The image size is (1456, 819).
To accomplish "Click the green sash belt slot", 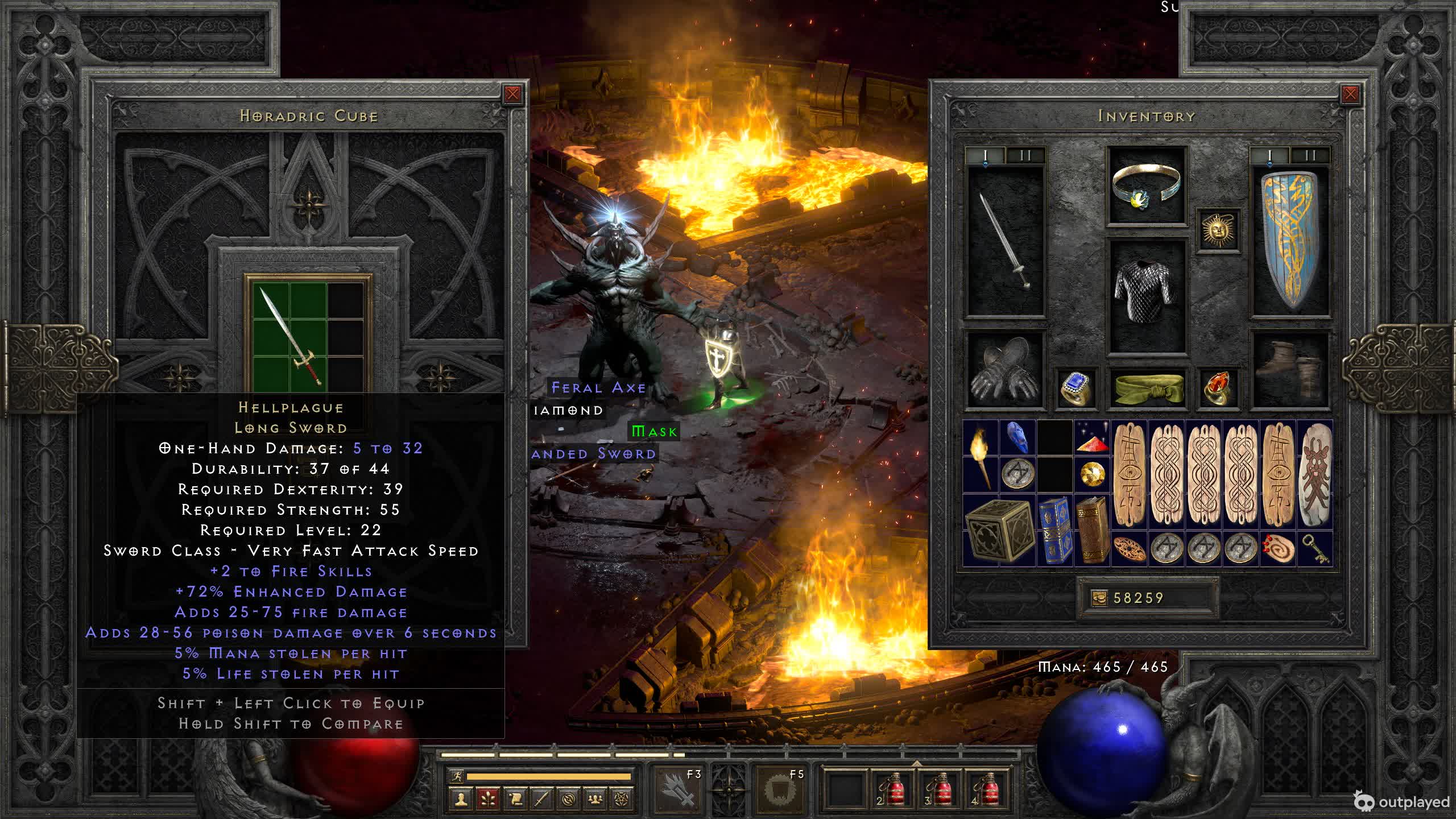I will pos(1147,388).
